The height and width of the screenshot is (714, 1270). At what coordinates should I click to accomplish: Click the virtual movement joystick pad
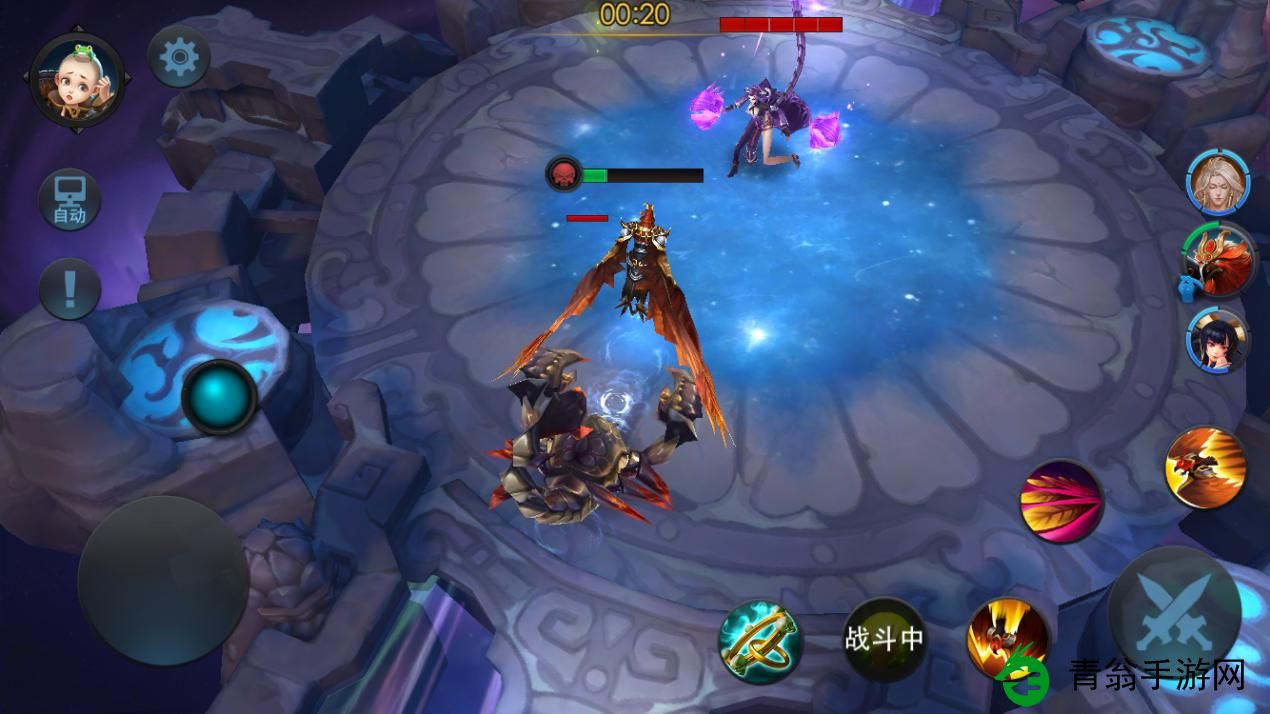(163, 581)
